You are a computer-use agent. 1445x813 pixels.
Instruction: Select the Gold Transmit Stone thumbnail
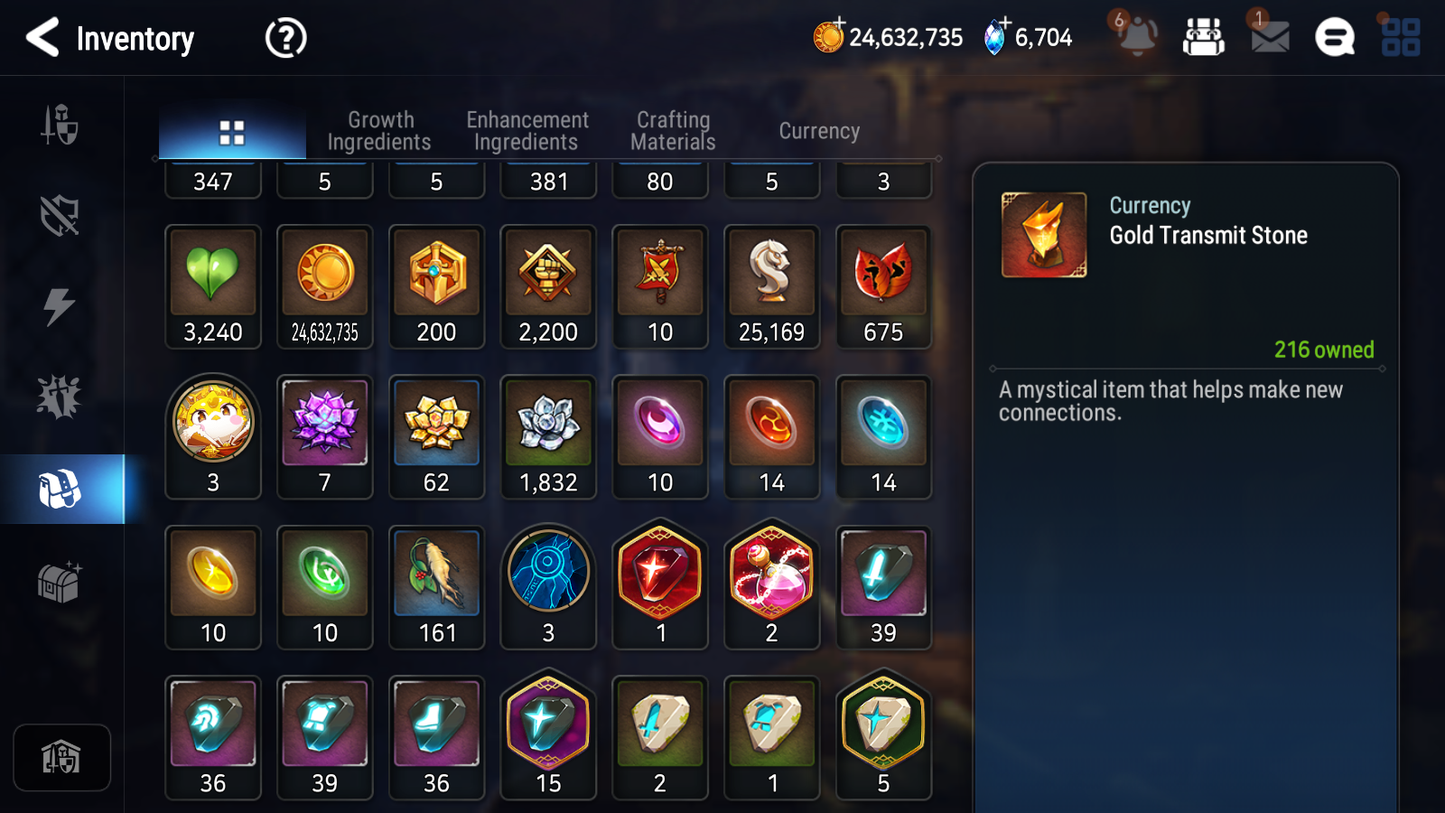coord(1043,234)
